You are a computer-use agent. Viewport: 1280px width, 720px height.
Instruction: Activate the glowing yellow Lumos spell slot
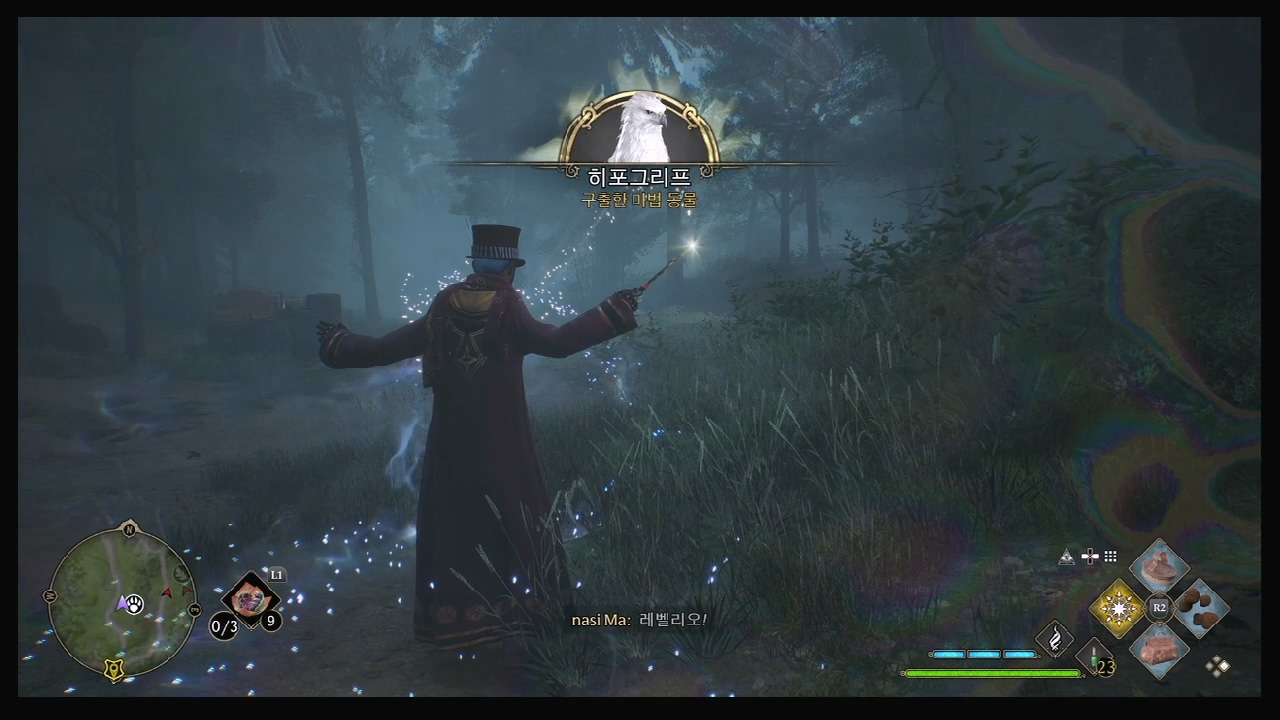point(1117,608)
